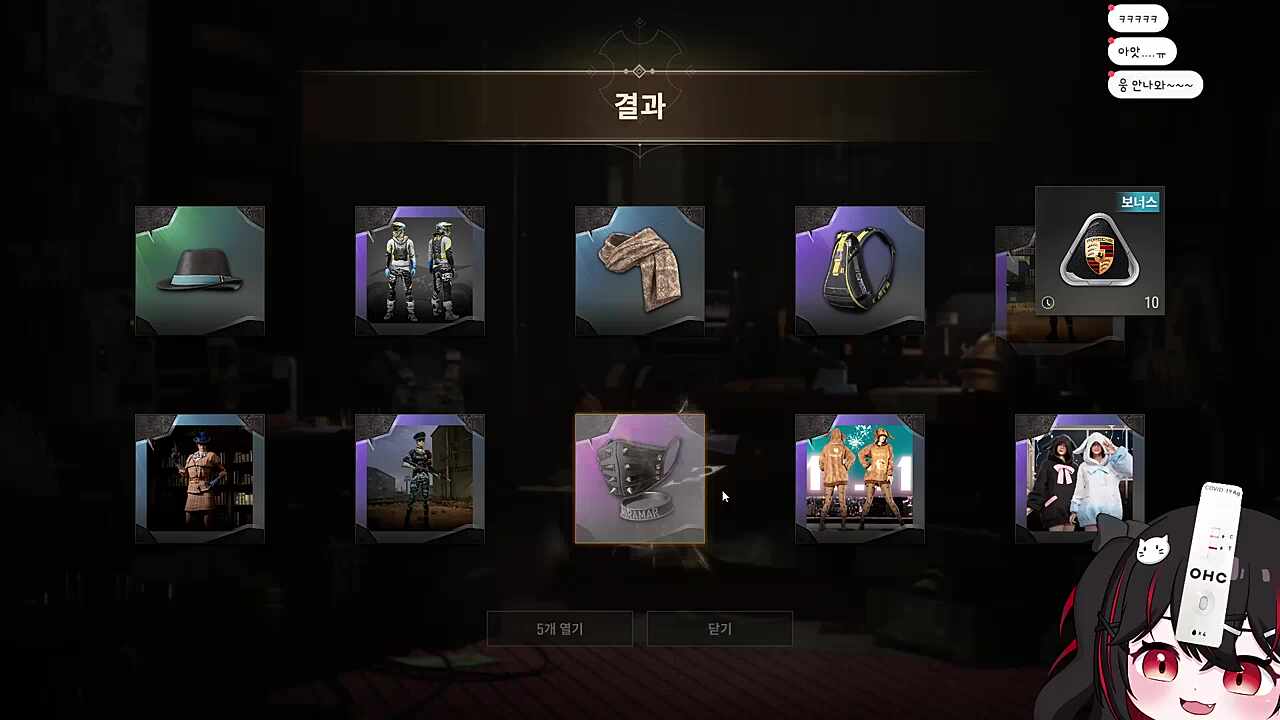Click the ㅋㅋㅋㅋ chat message bubble
Screen dimensions: 1280x720
[1138, 18]
